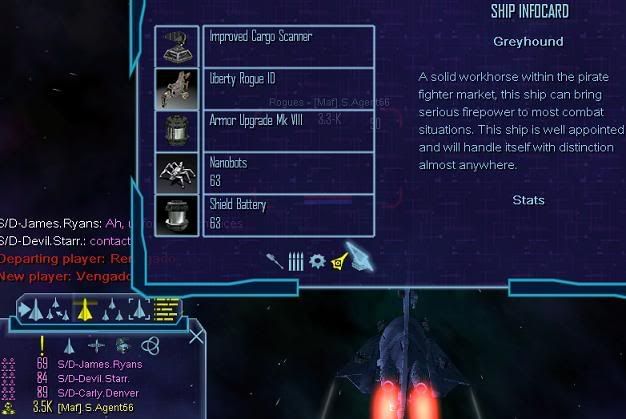Filter contacts by the exclamation mark icon

(42, 345)
